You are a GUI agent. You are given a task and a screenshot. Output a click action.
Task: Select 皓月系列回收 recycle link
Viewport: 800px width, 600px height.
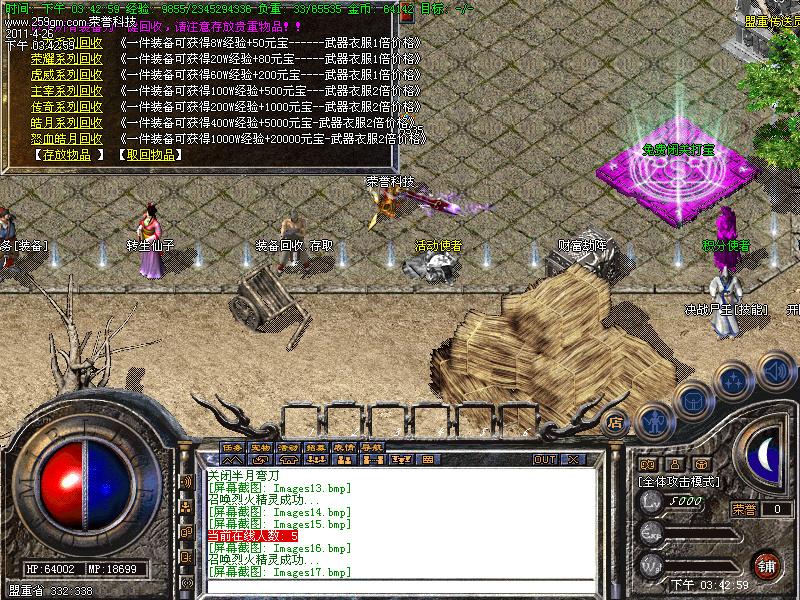click(x=67, y=123)
